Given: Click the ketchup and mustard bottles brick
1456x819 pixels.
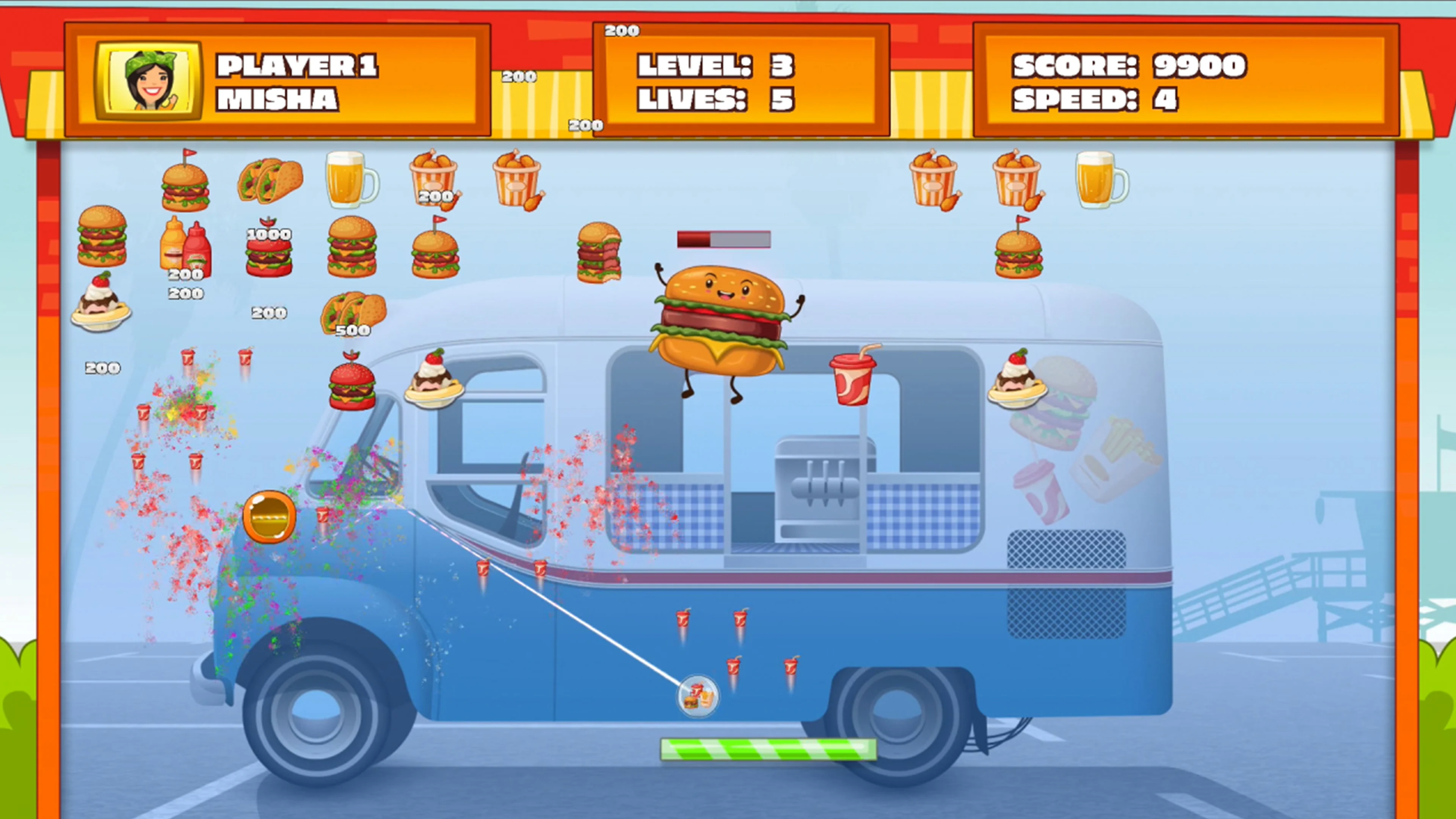Looking at the screenshot, I should [x=187, y=249].
